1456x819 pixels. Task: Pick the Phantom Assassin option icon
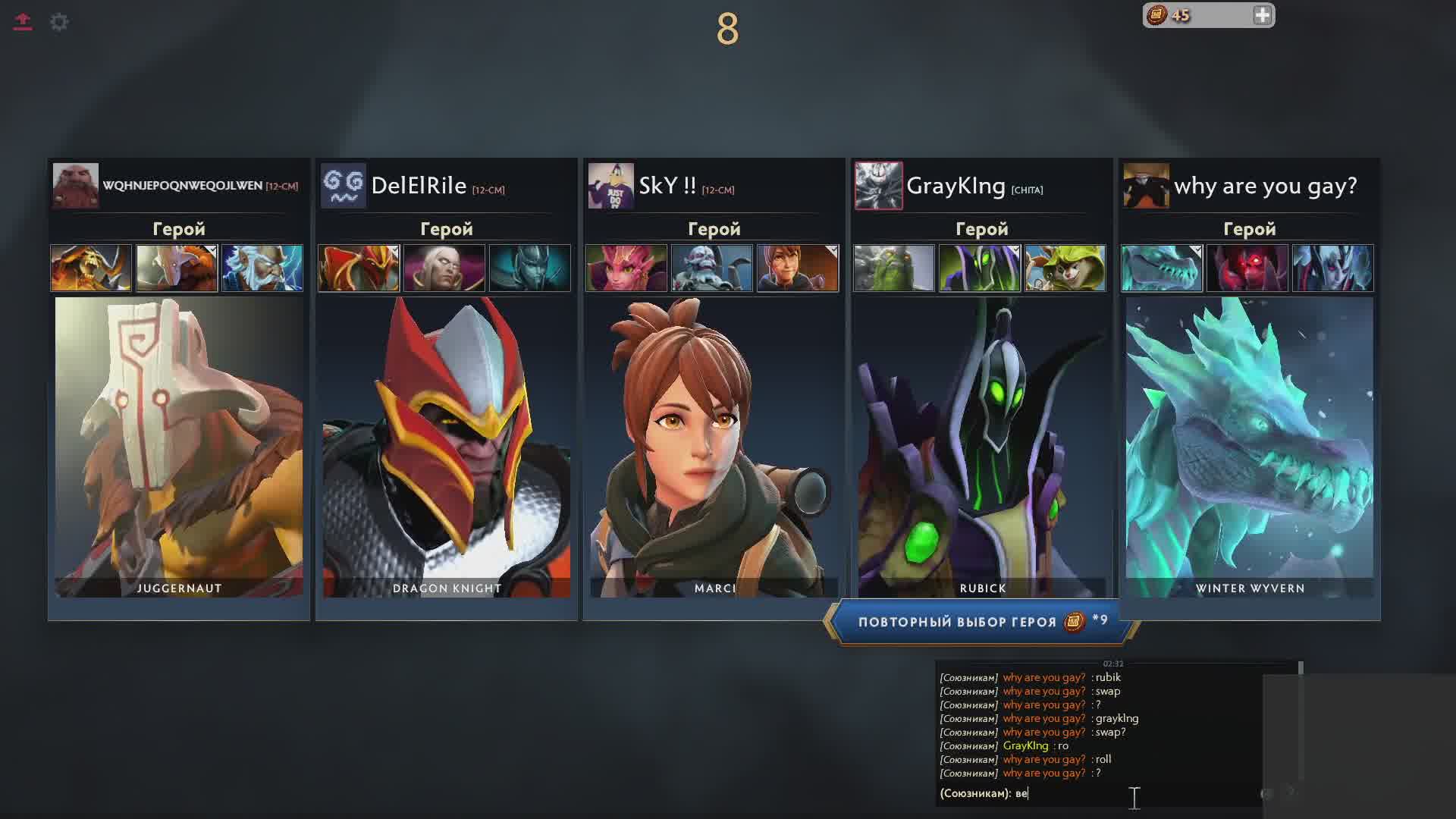pos(530,268)
